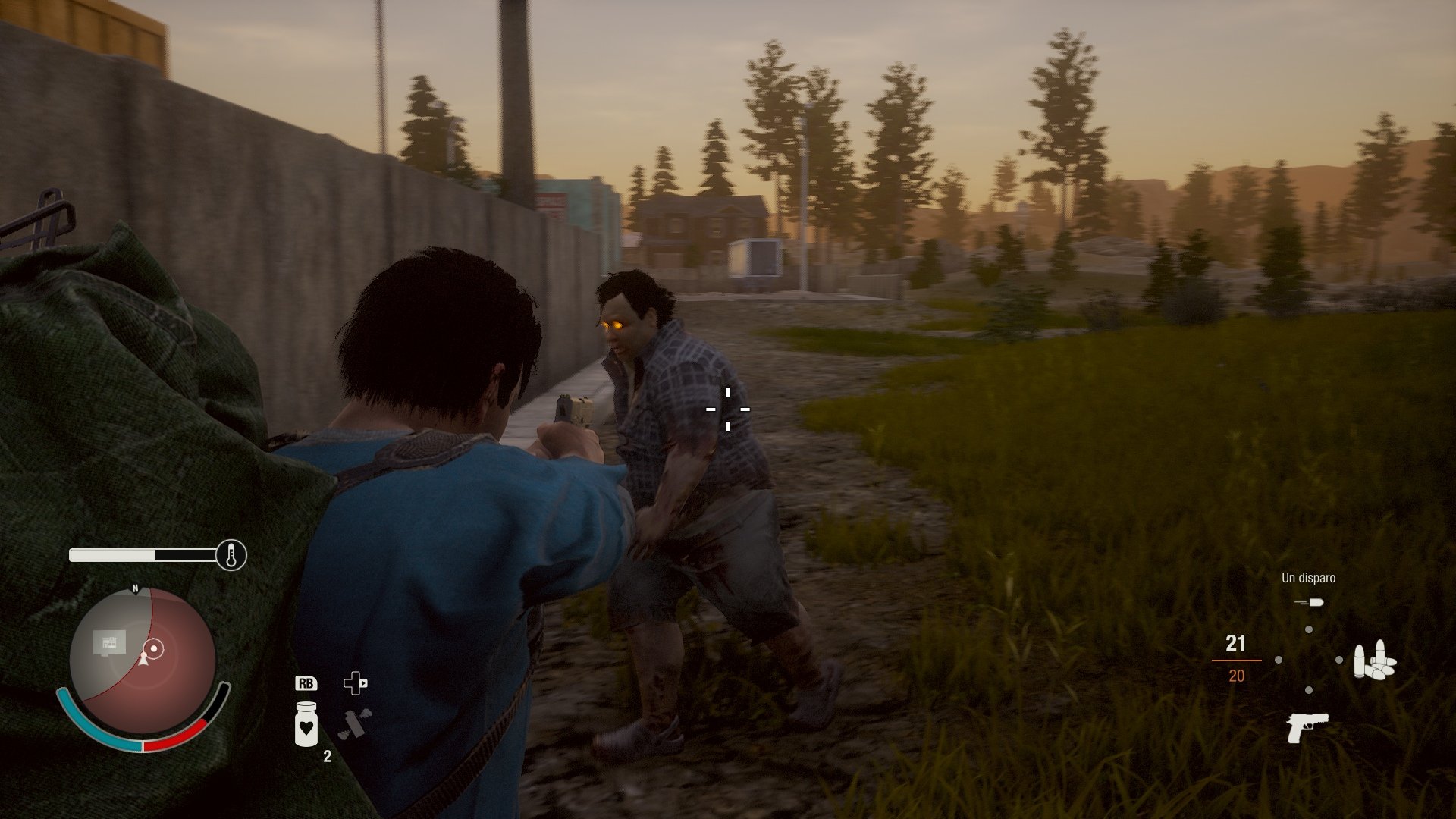
Task: Click the bullets stack icon on the radial menu
Action: point(1376,661)
